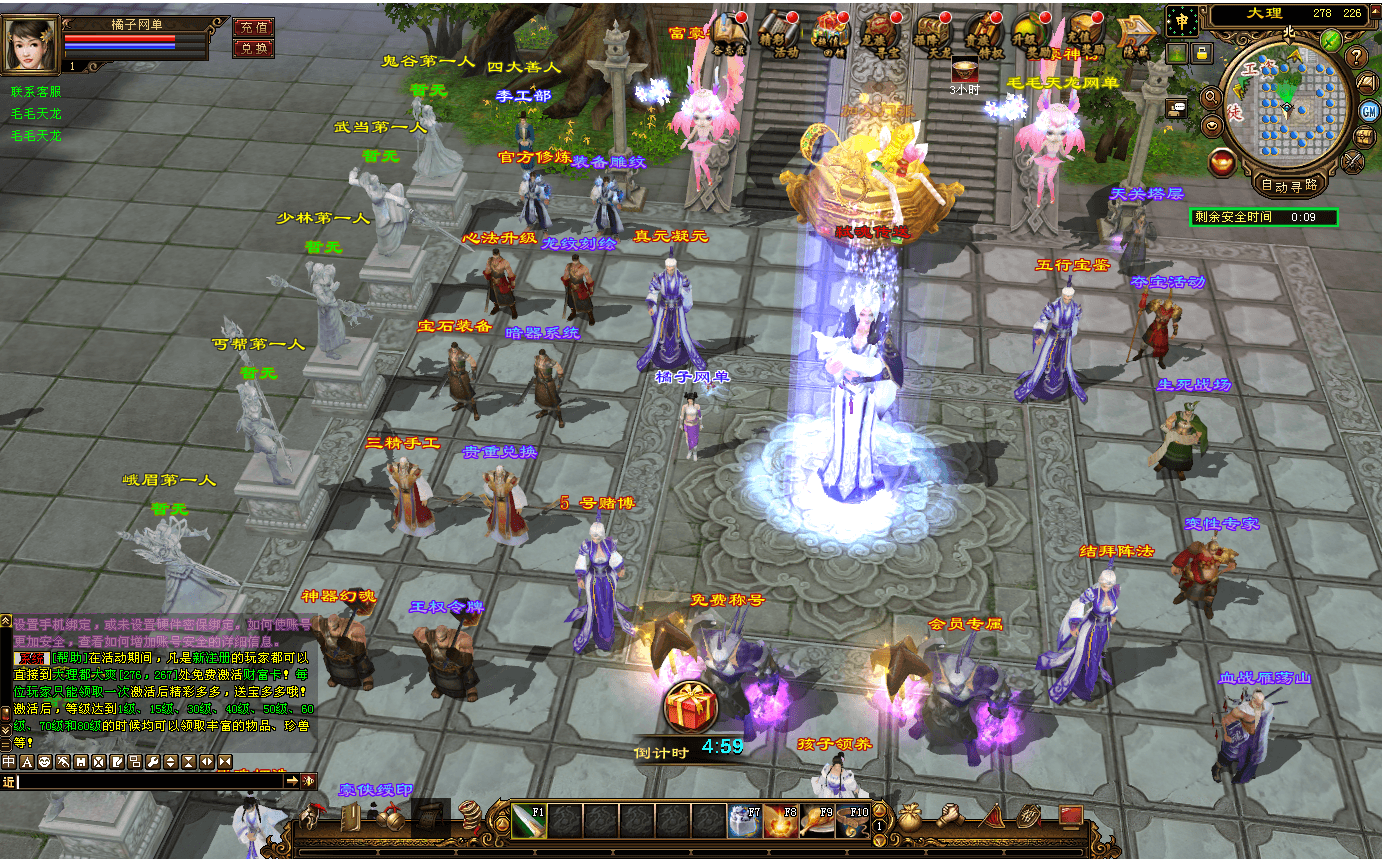Claim the red gift box countdown reward

(x=690, y=708)
